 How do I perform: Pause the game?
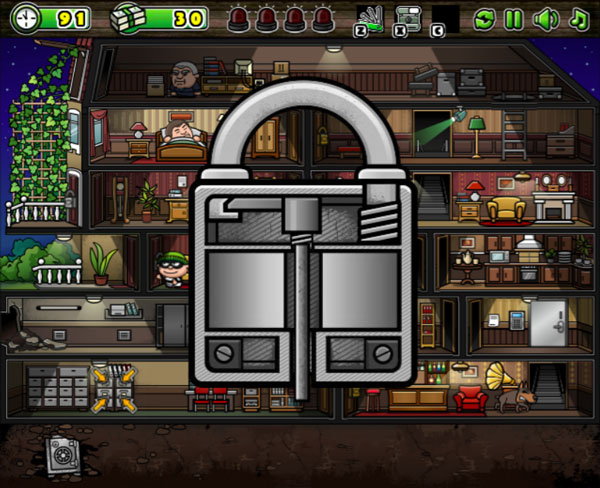click(x=513, y=18)
